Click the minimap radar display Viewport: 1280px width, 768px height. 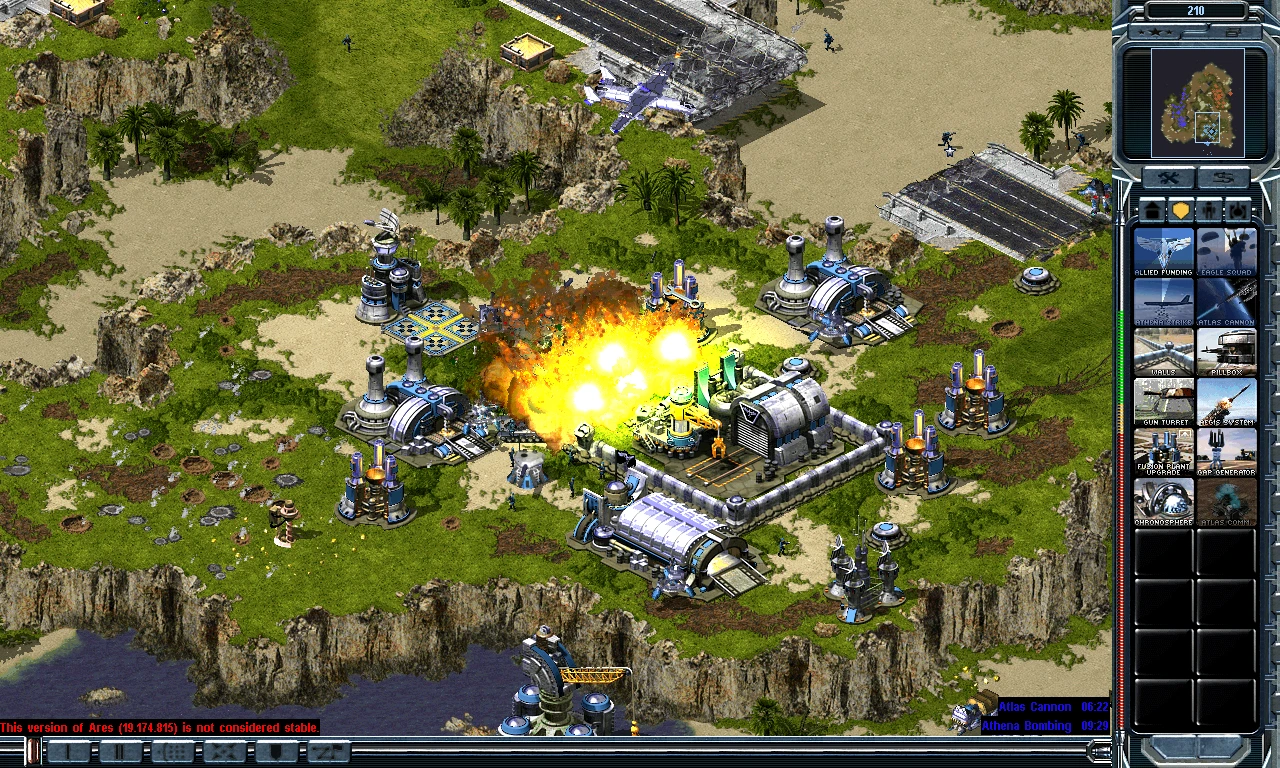click(1197, 103)
